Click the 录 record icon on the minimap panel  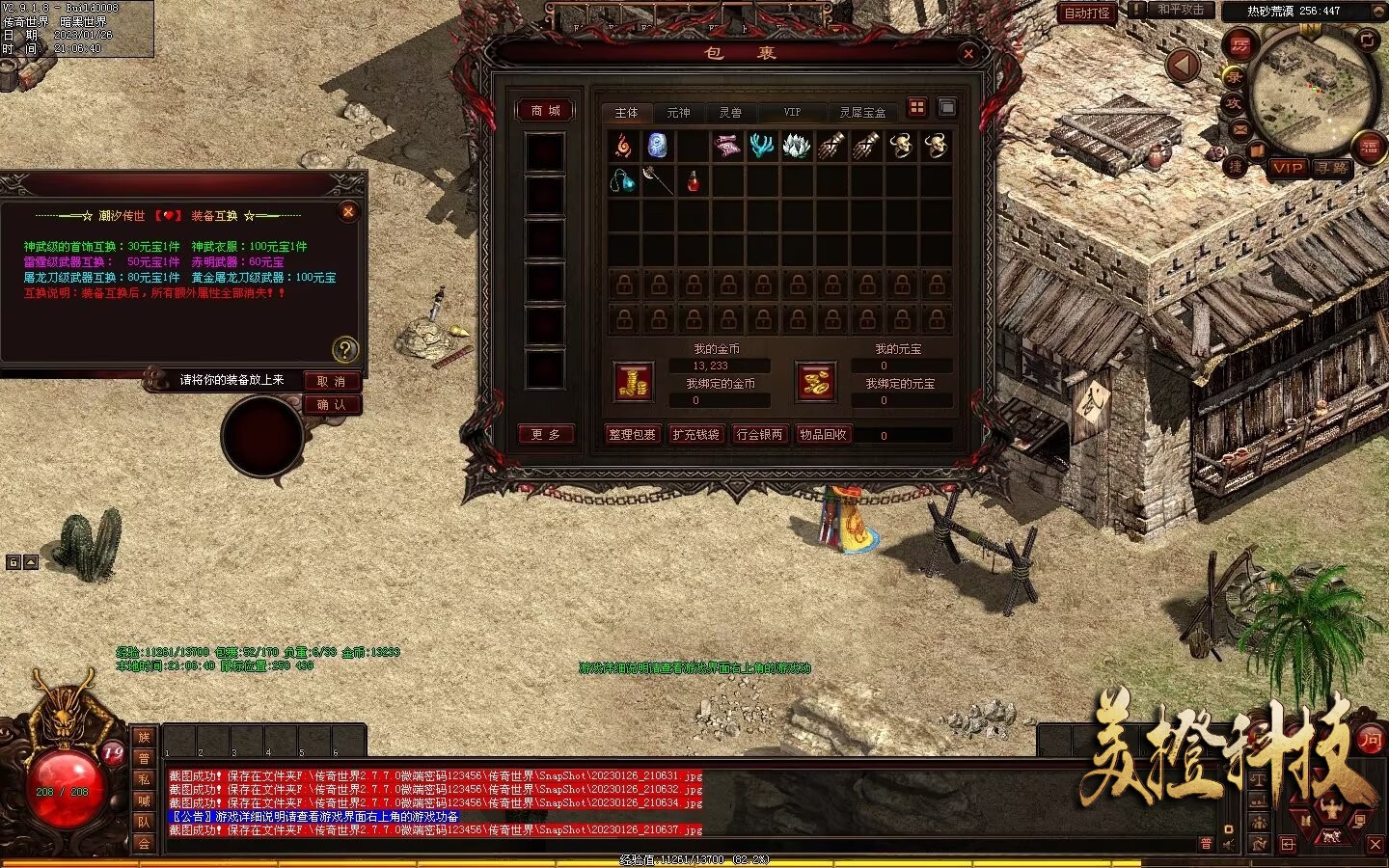pyautogui.click(x=1235, y=78)
